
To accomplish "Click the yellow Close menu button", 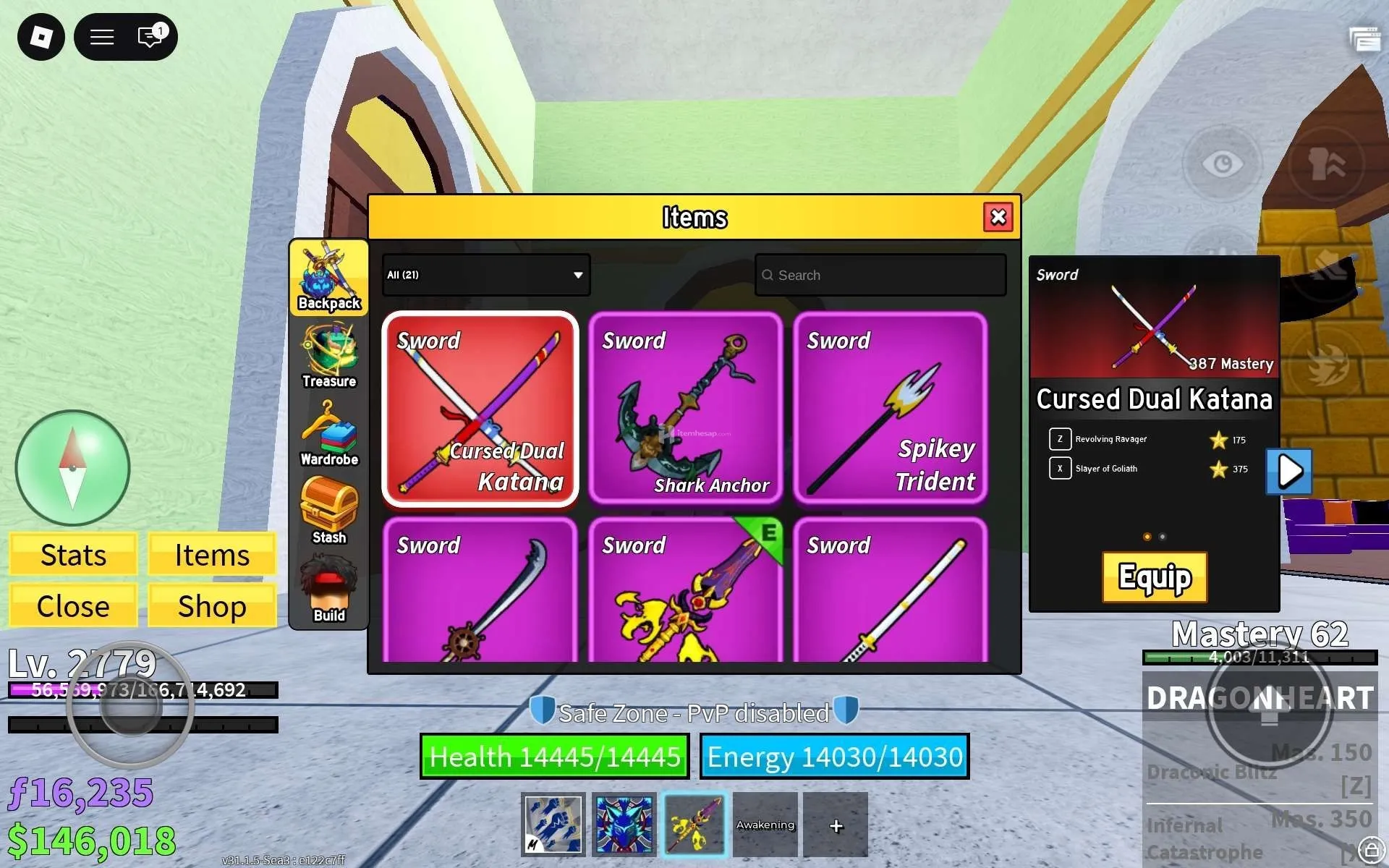I will point(73,606).
